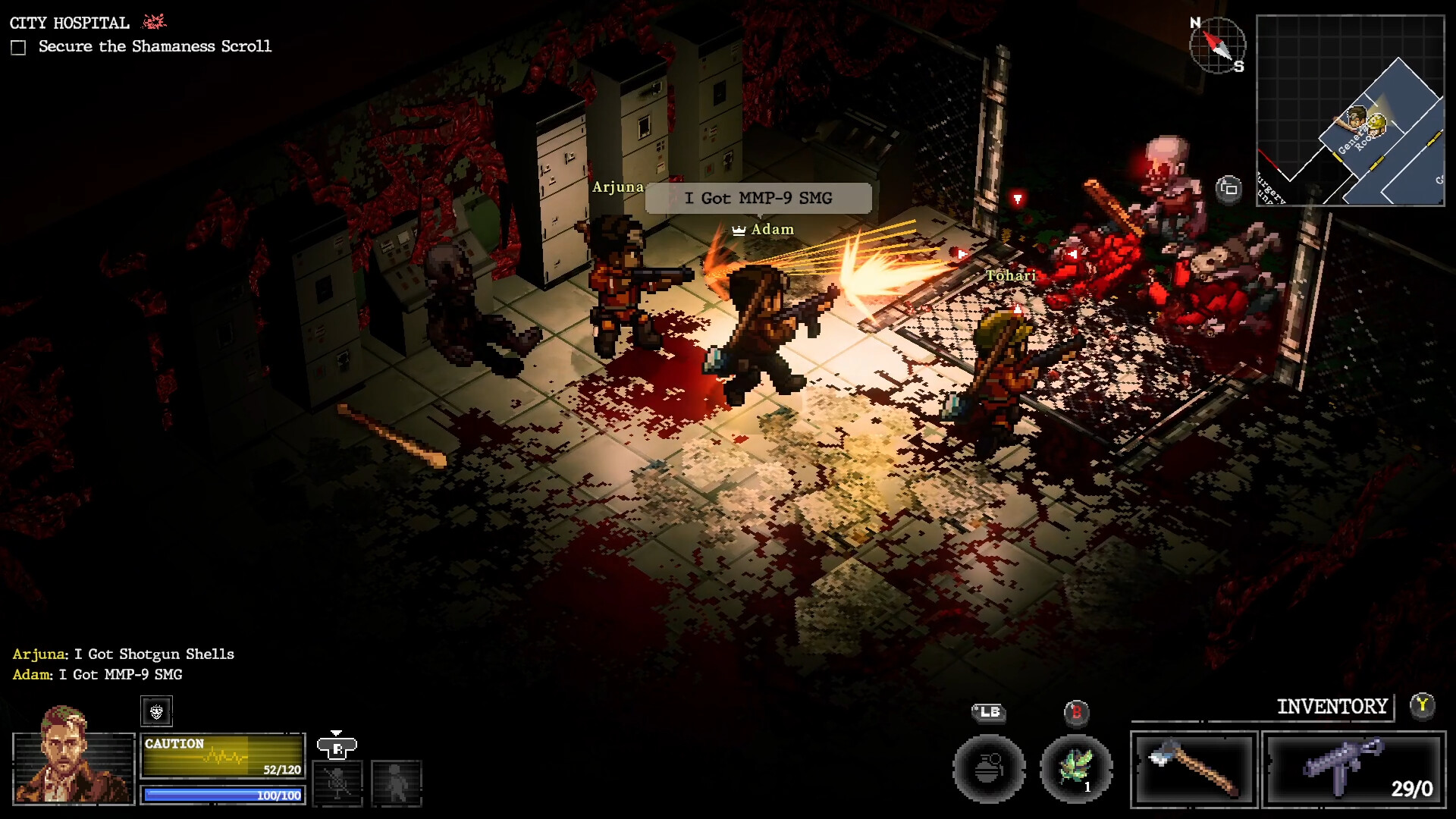Click the player character portrait
This screenshot has width=1456, height=819.
coord(73,766)
